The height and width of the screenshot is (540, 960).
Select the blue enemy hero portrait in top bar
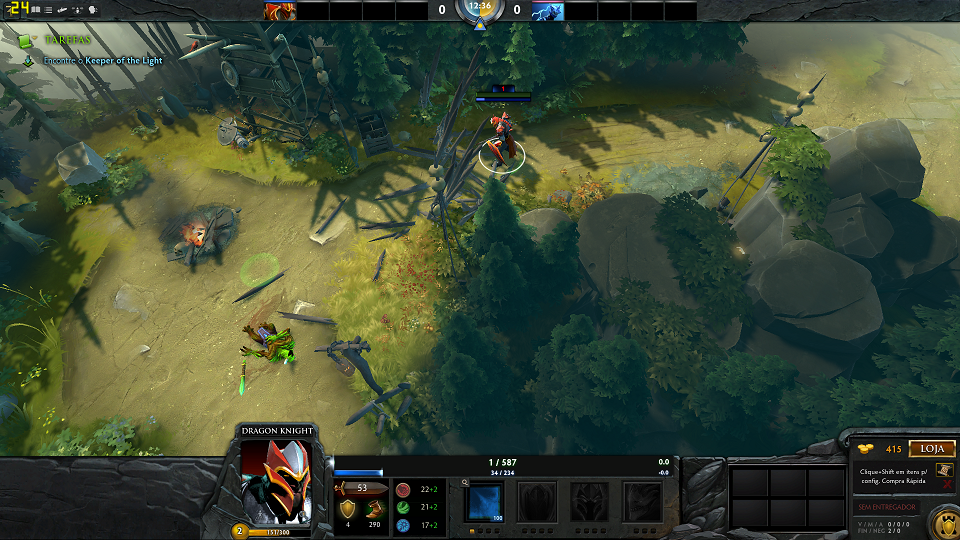pos(547,11)
